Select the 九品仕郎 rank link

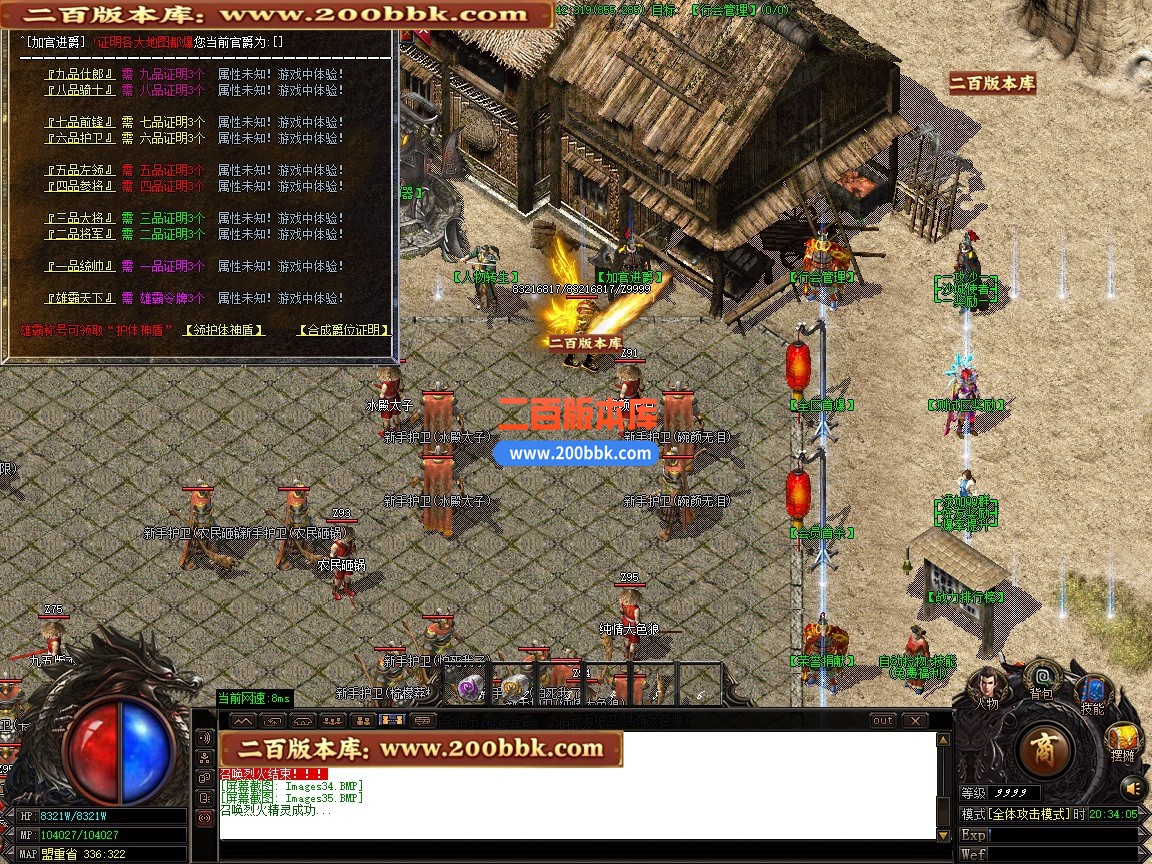81,74
